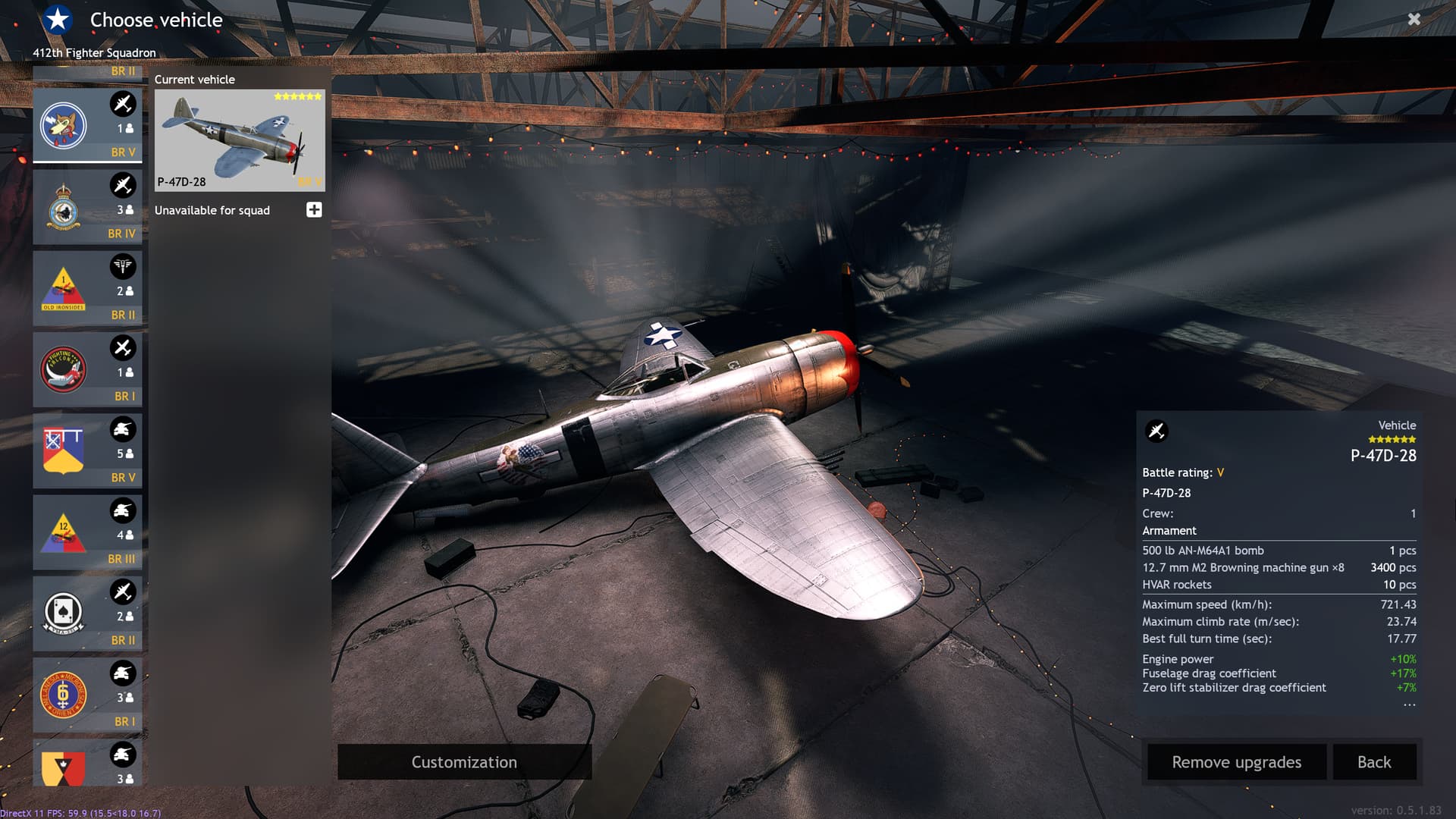Go Back from vehicle selection
The width and height of the screenshot is (1456, 819).
pyautogui.click(x=1373, y=762)
